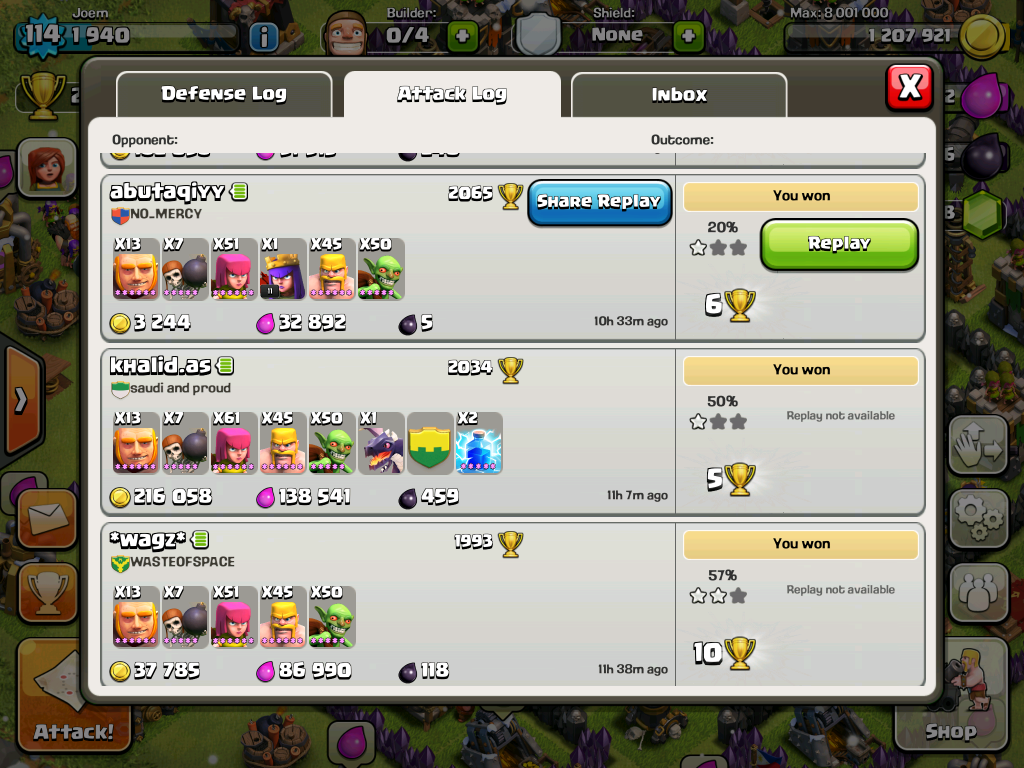Select the Attack Log tab
The width and height of the screenshot is (1024, 768).
452,95
